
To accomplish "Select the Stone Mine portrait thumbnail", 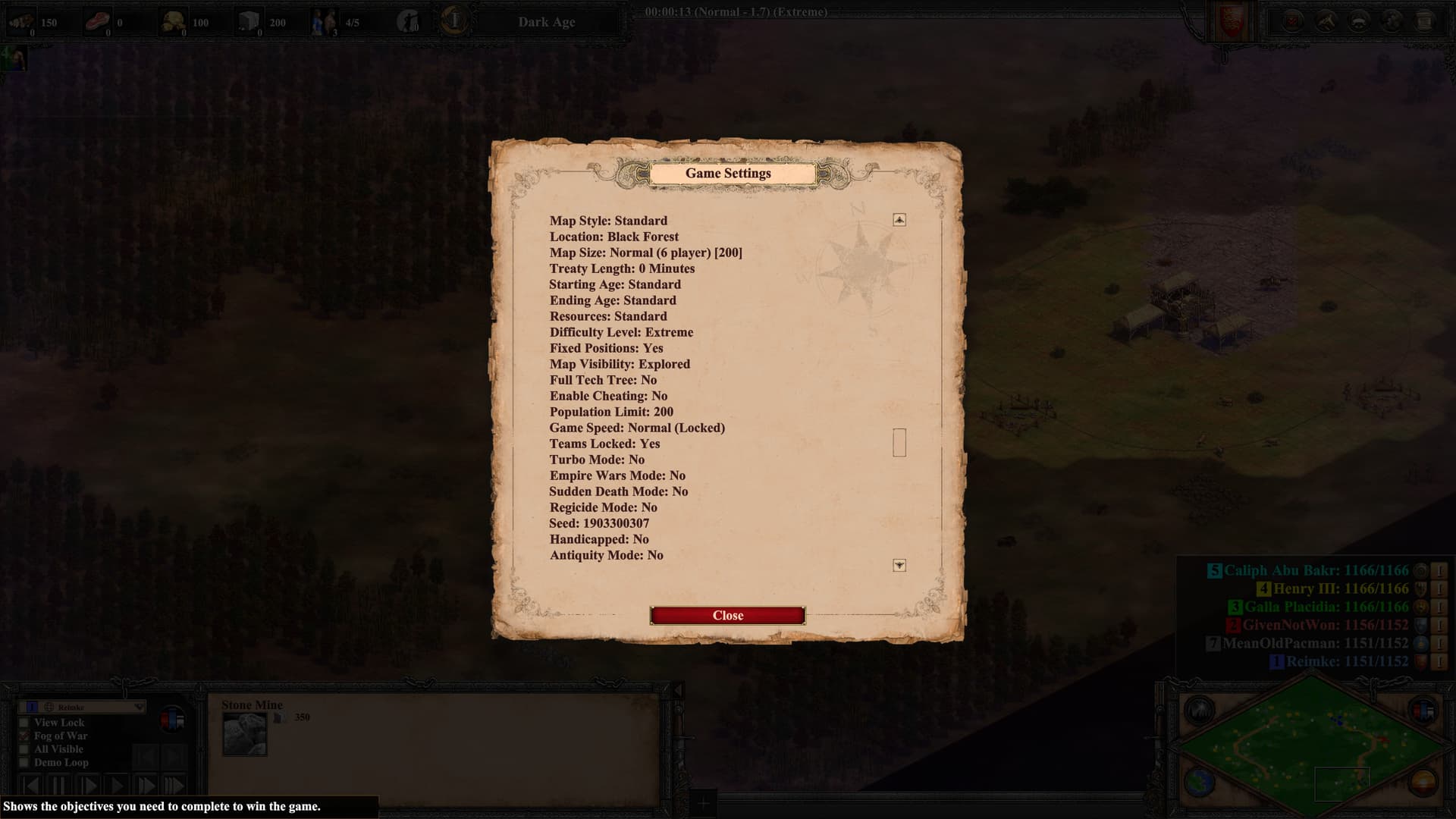I will [244, 734].
